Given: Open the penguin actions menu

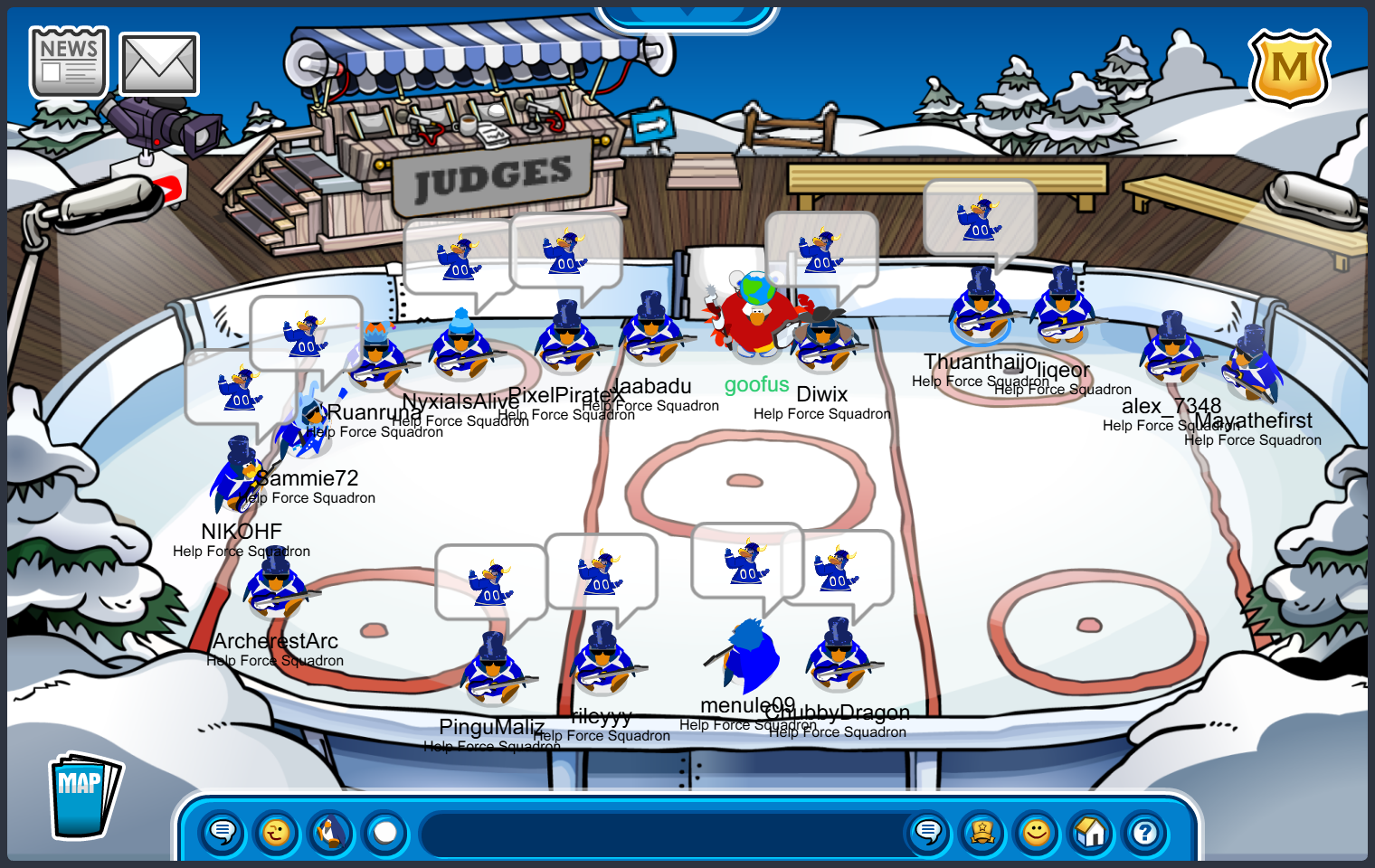Looking at the screenshot, I should pos(331,832).
